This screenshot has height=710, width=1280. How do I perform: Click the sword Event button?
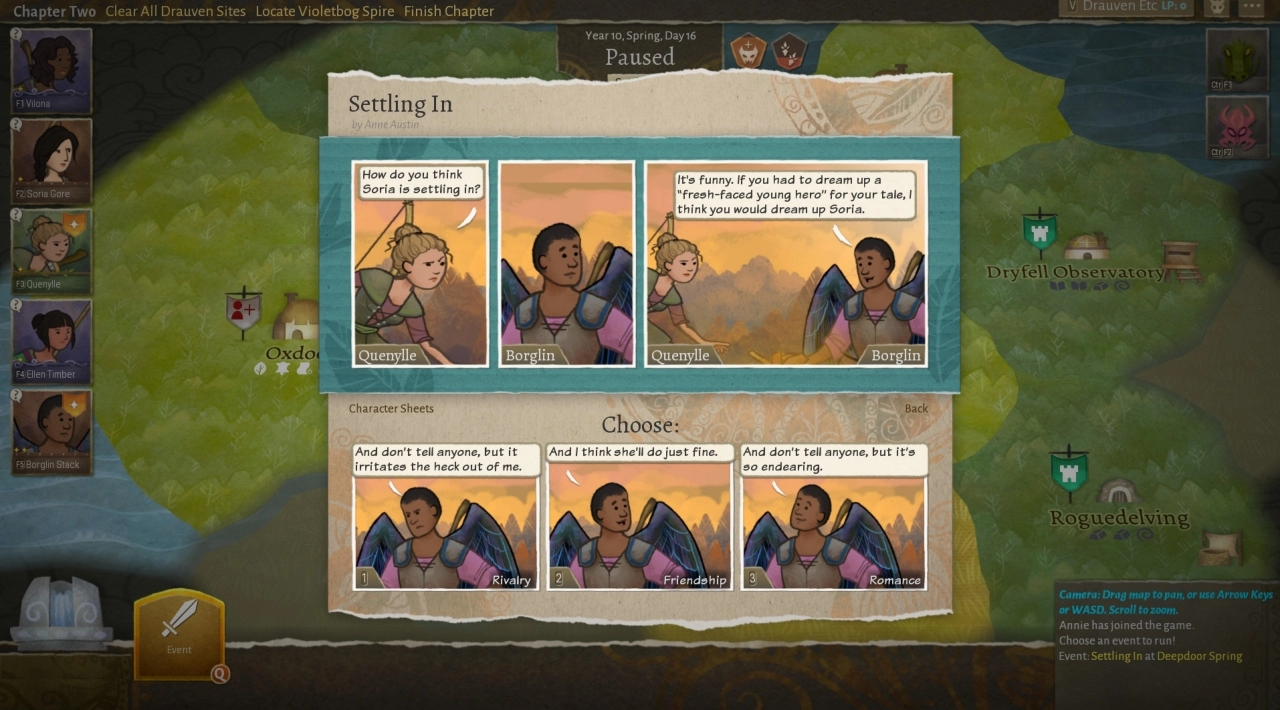179,630
